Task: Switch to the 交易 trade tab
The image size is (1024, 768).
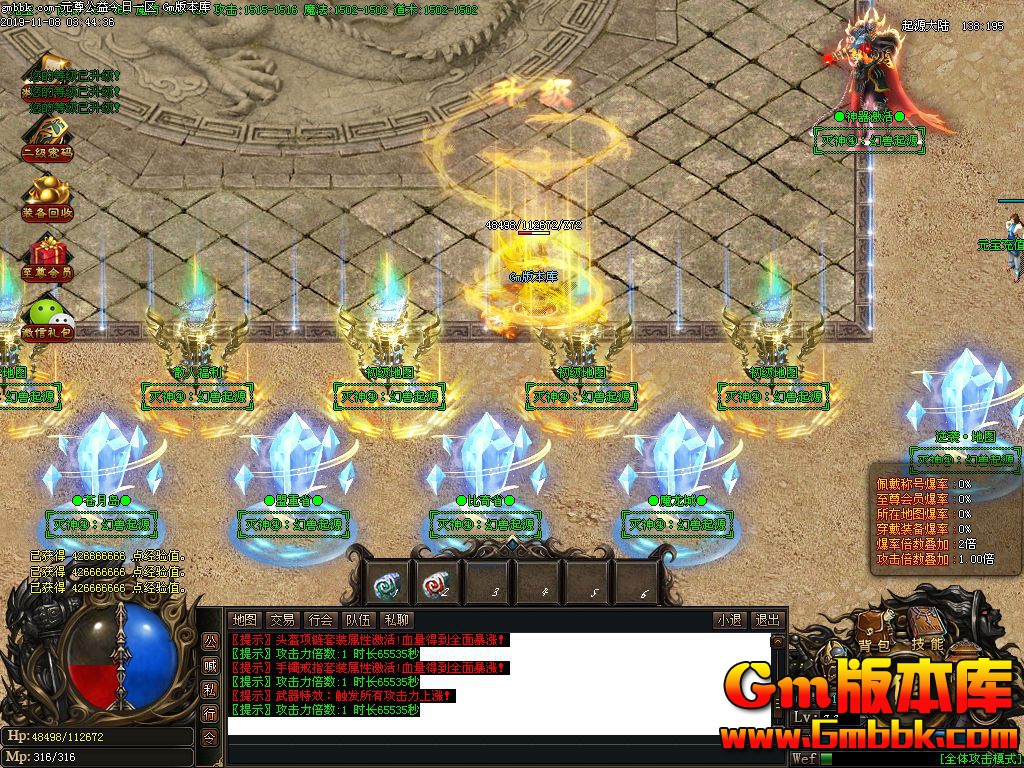Action: click(283, 620)
